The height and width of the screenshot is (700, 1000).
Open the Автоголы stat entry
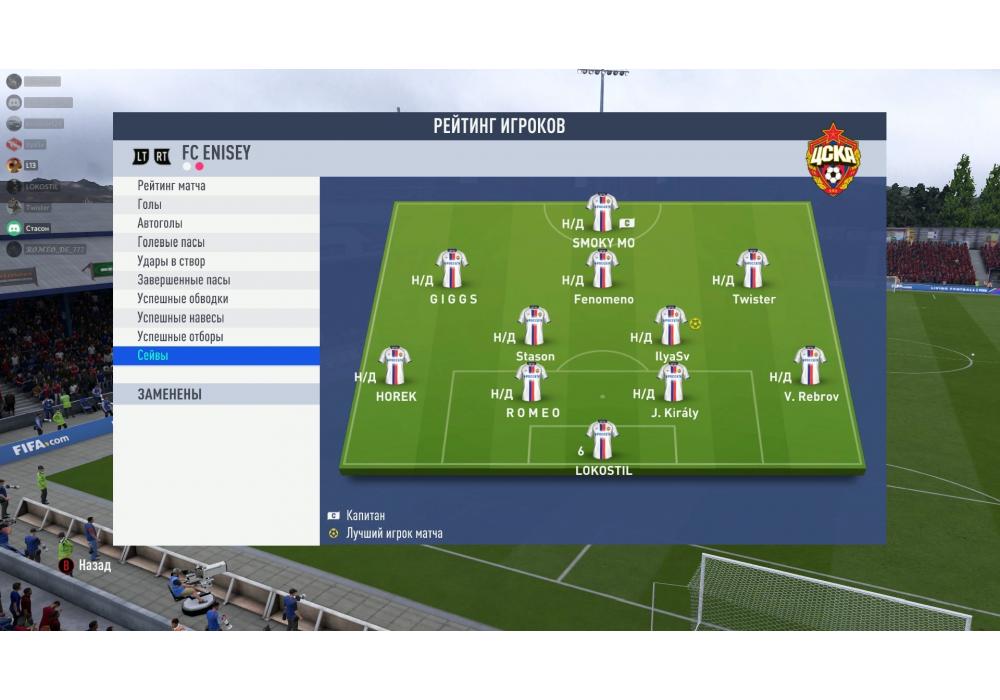tap(160, 224)
